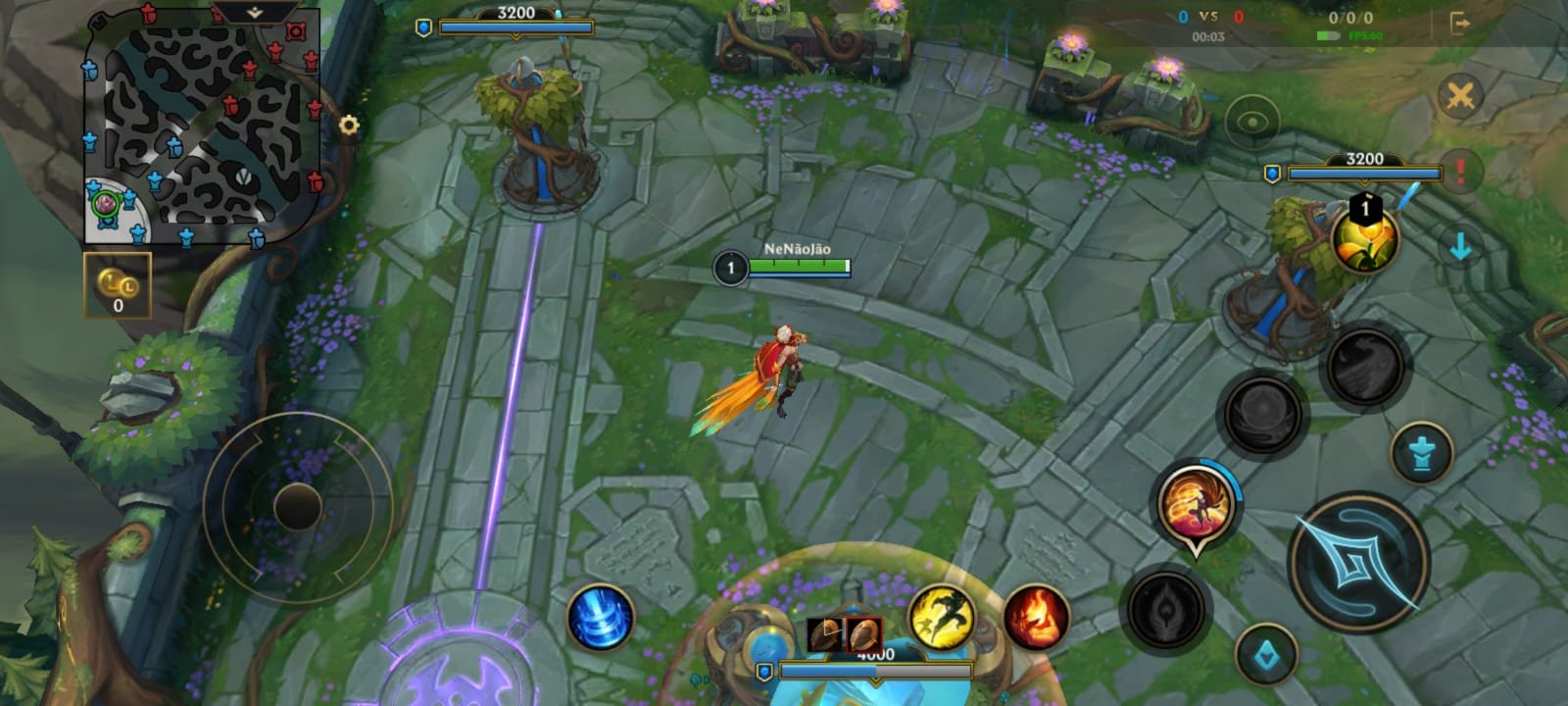
Task: Open the shop using the gold coins button
Action: pos(118,285)
